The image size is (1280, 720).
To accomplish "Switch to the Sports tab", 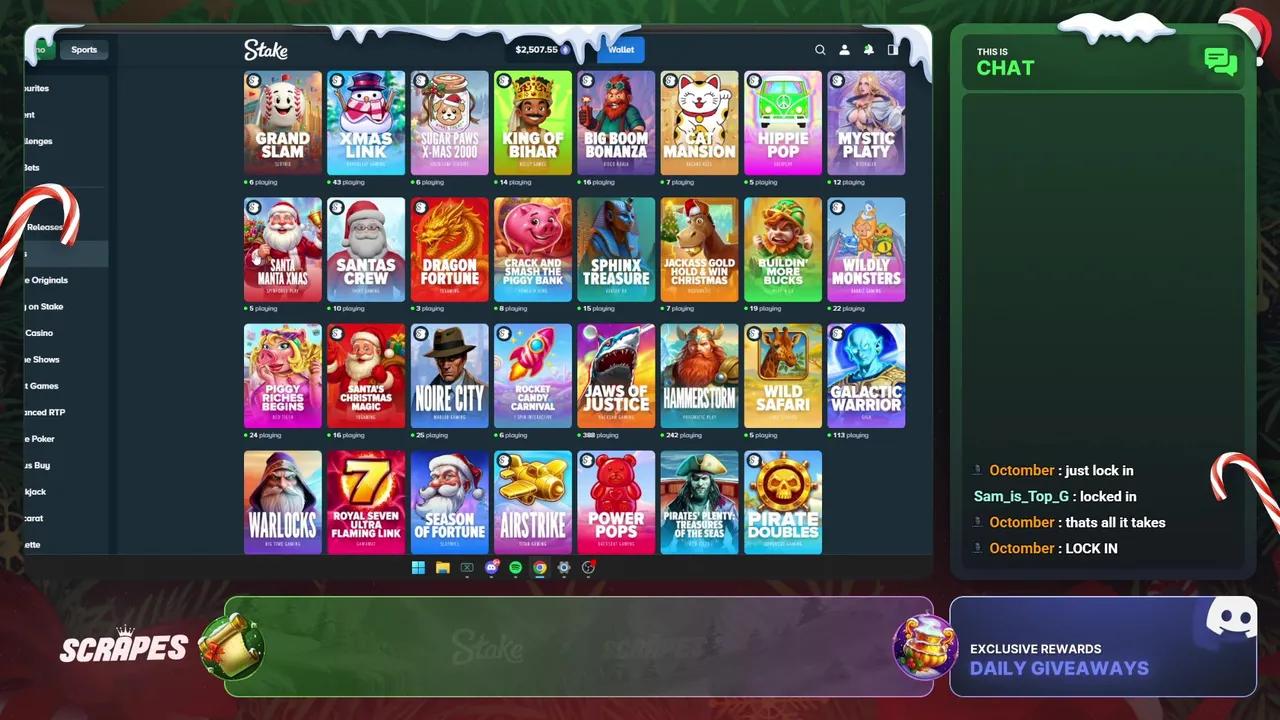I will [x=84, y=49].
